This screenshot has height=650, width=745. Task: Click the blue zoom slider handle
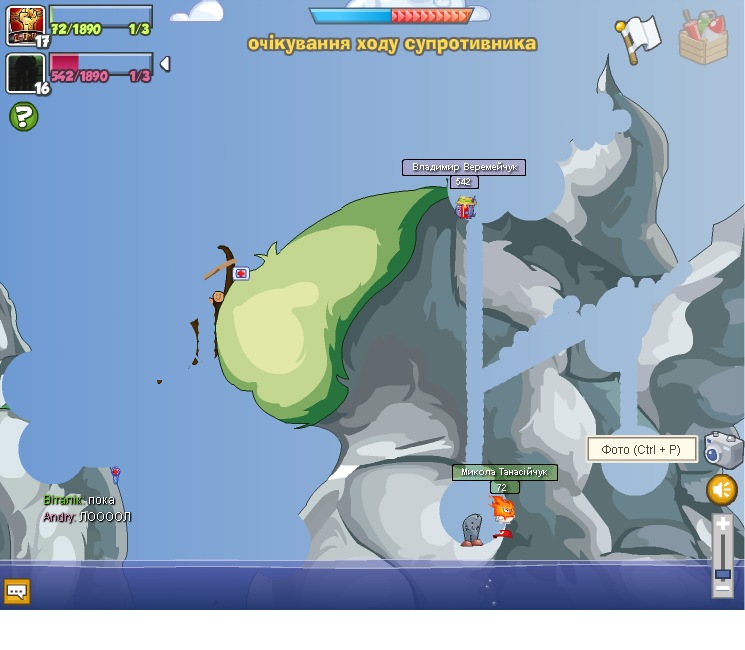click(723, 573)
